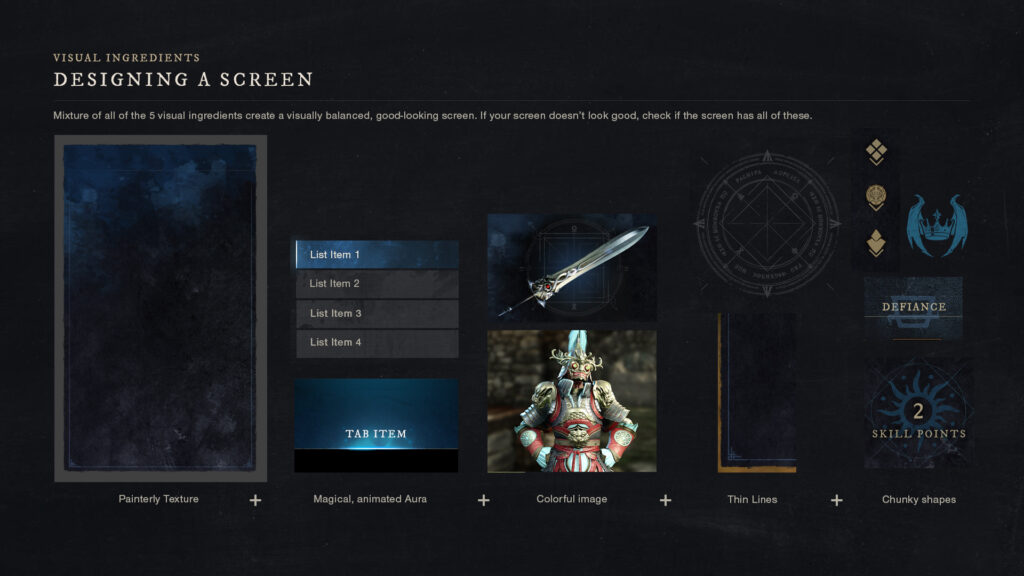Viewport: 1024px width, 576px height.
Task: Choose List Item 2 in the list
Action: 377,284
